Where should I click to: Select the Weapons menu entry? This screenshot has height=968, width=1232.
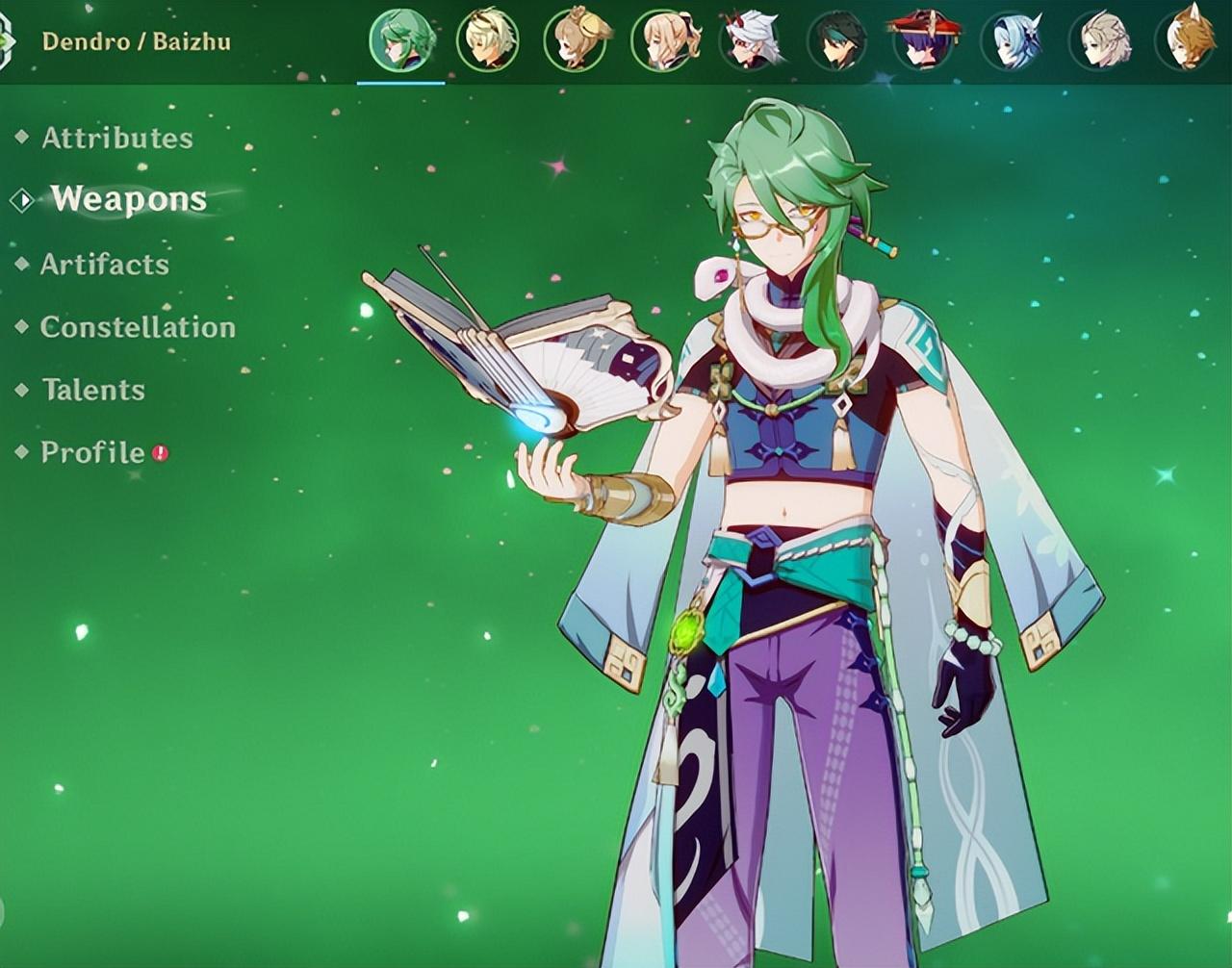[128, 199]
